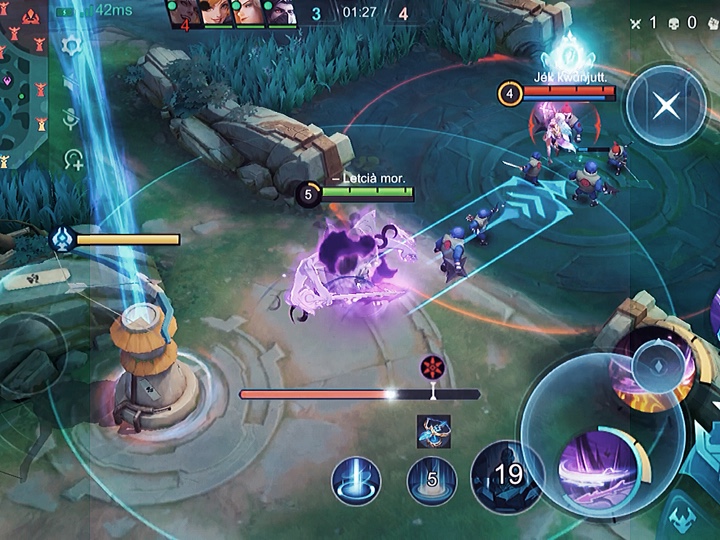This screenshot has width=720, height=540.
Task: Tap the red target-lock icon
Action: pos(432,366)
